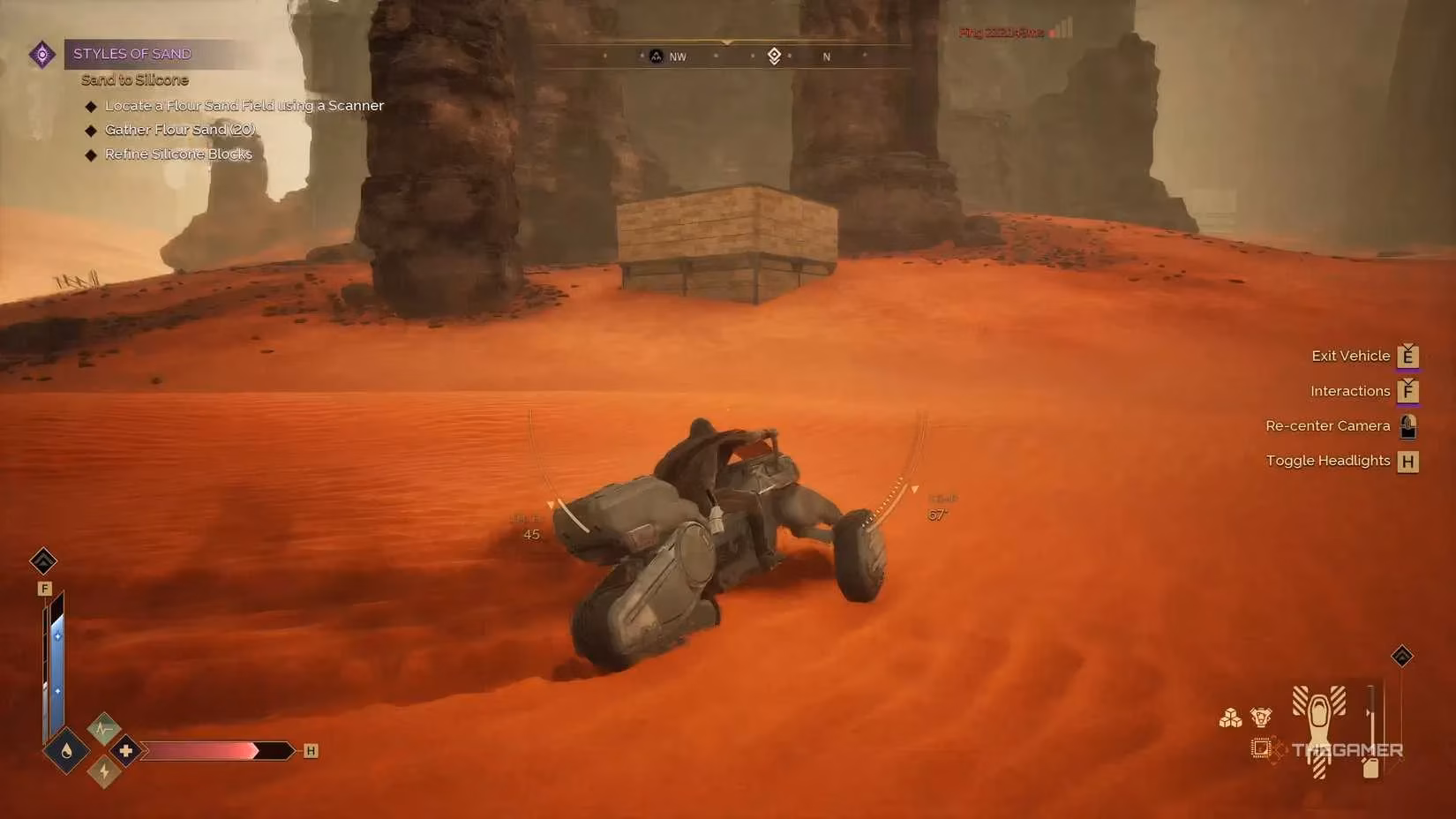
Task: Select the heartbeat health stat icon
Action: [103, 728]
